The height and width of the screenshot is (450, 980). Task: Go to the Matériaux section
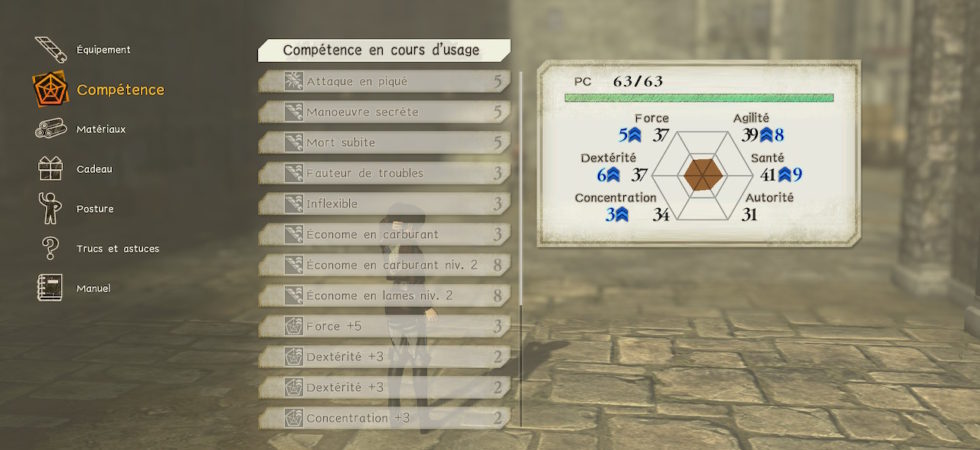(x=101, y=129)
